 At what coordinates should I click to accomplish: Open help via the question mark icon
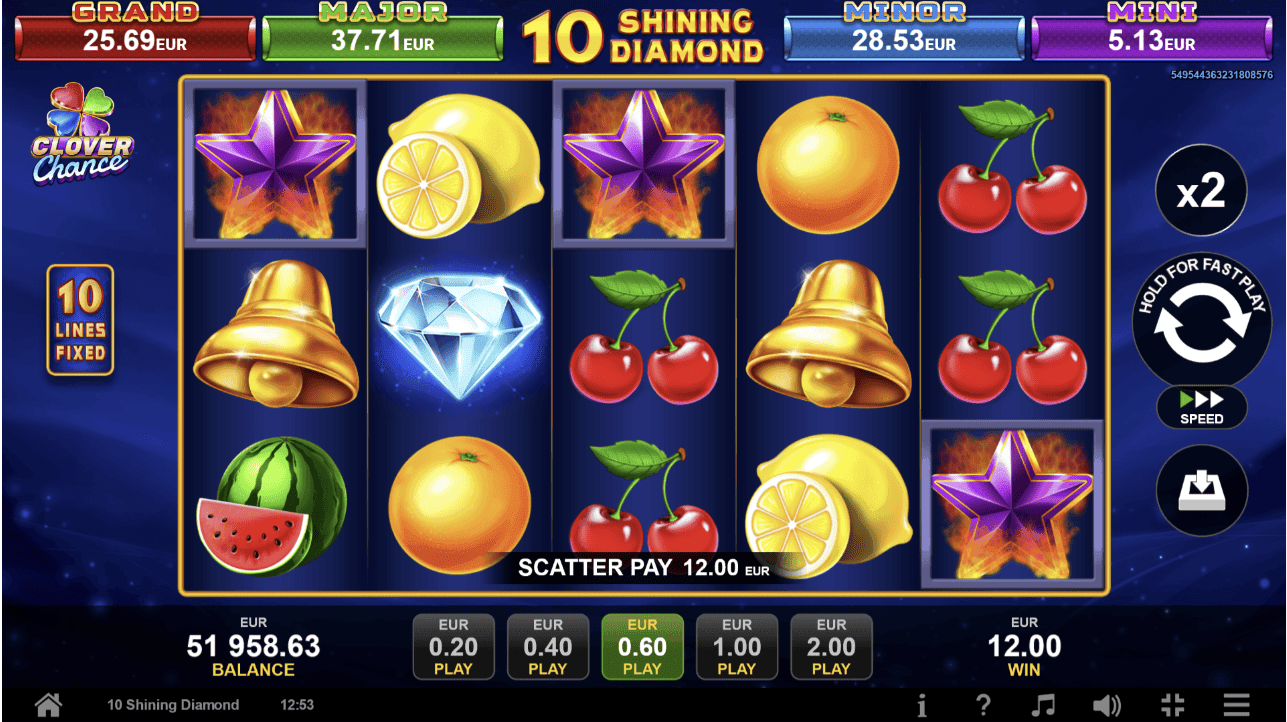click(981, 704)
